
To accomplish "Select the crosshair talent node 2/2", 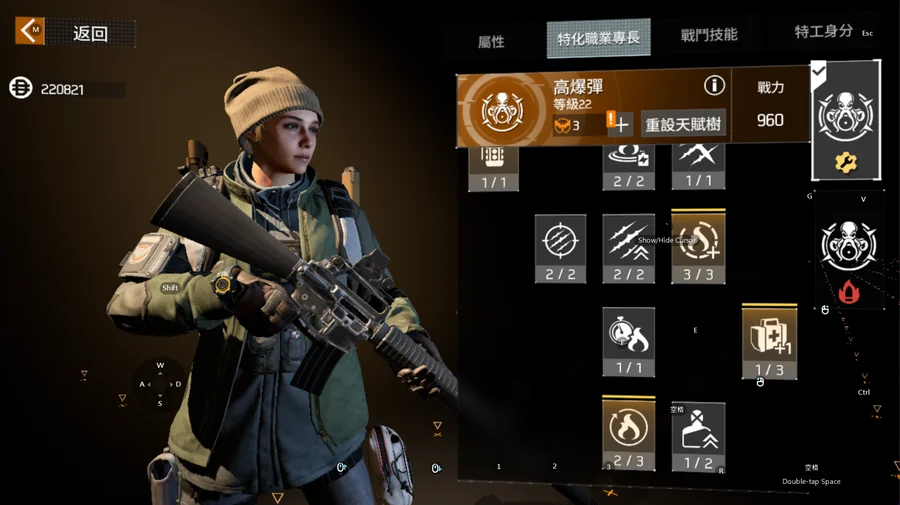I will pos(560,247).
